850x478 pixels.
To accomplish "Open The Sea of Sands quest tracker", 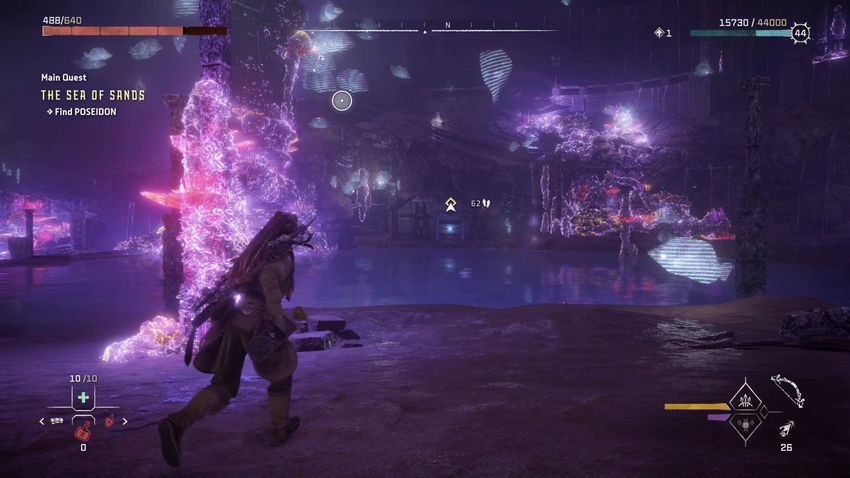I will (x=92, y=95).
